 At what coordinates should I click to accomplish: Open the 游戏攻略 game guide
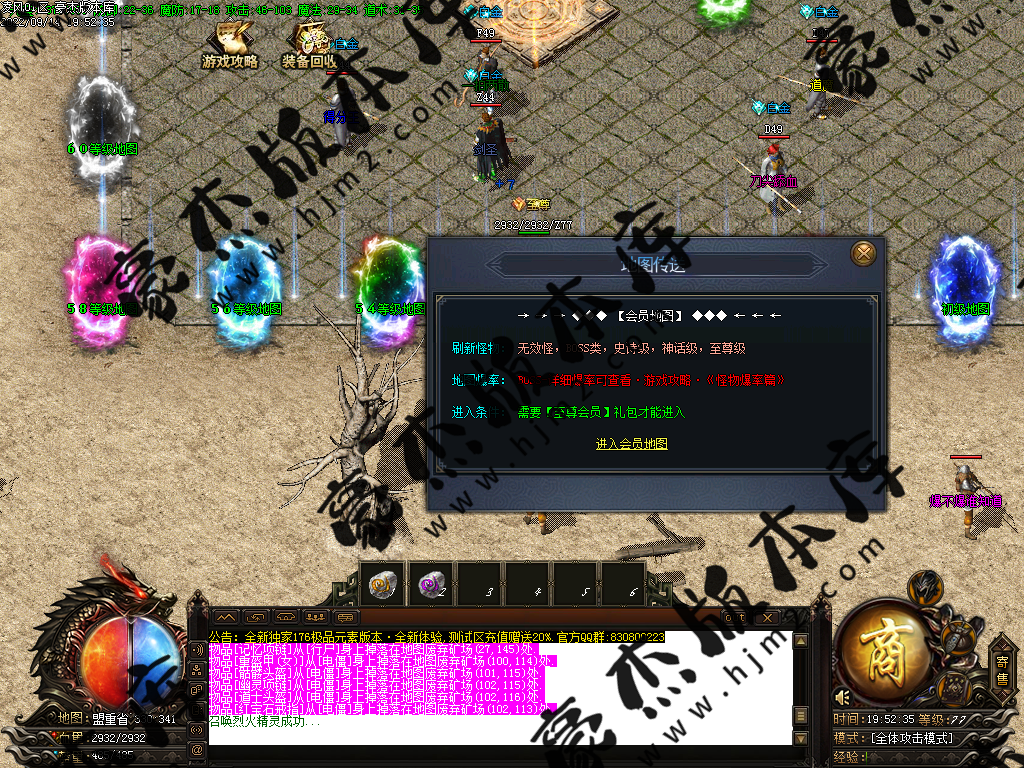[230, 47]
